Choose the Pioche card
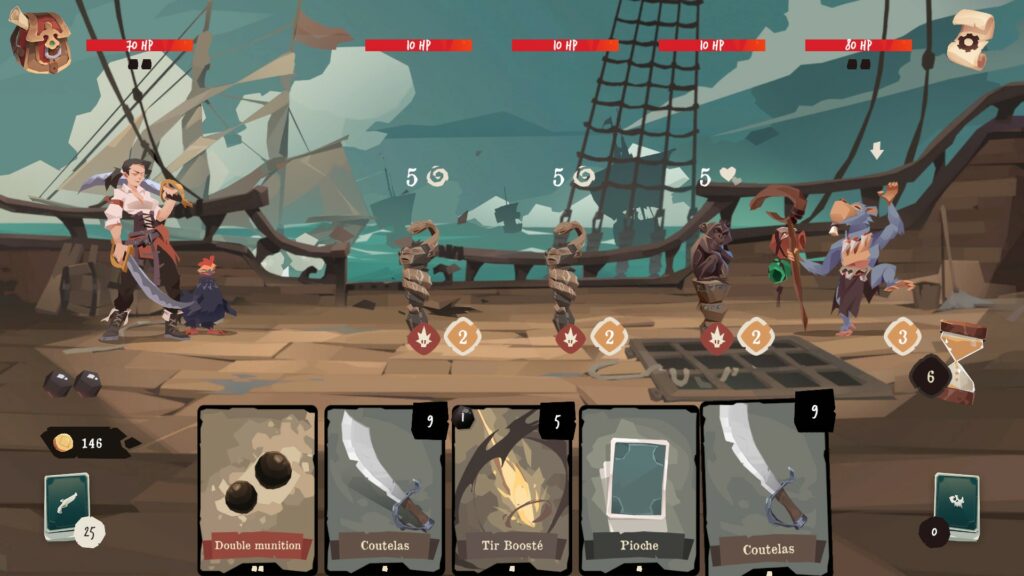The height and width of the screenshot is (576, 1024). (x=639, y=489)
